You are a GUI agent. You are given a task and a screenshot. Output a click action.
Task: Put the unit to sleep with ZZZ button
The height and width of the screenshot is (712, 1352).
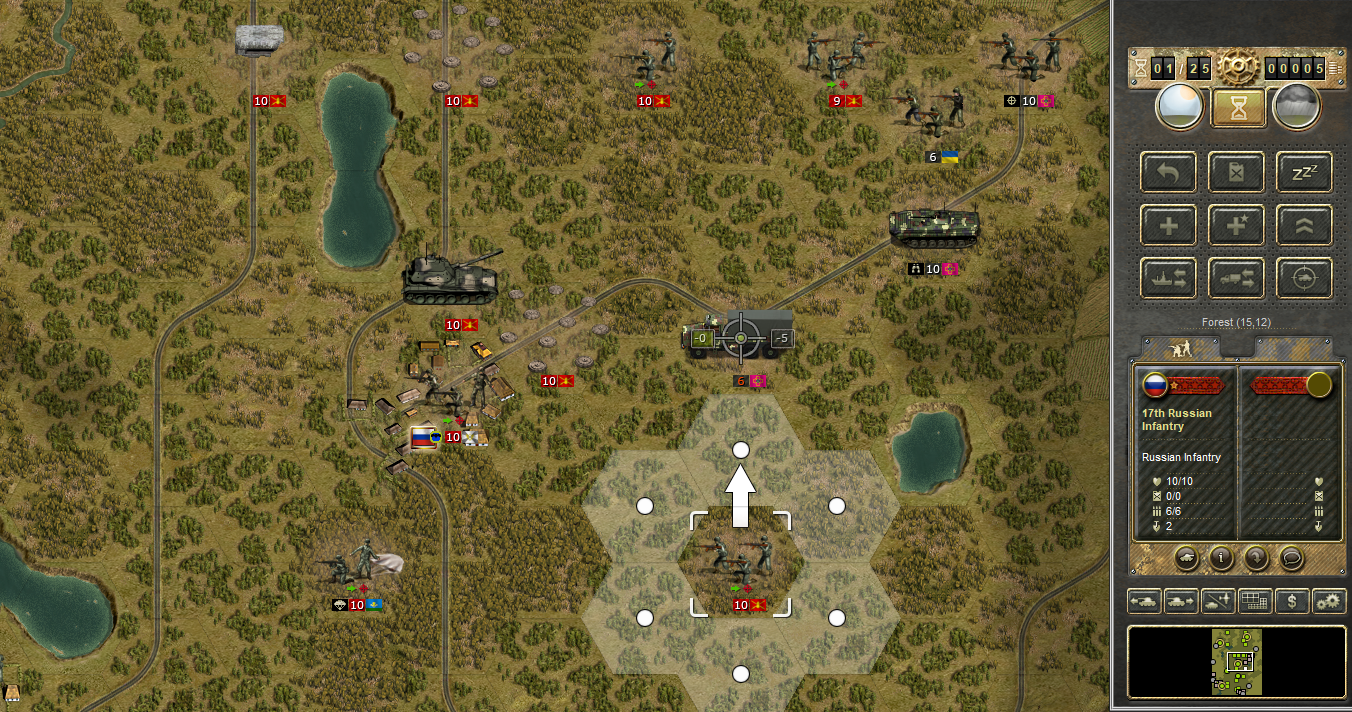tap(1303, 172)
